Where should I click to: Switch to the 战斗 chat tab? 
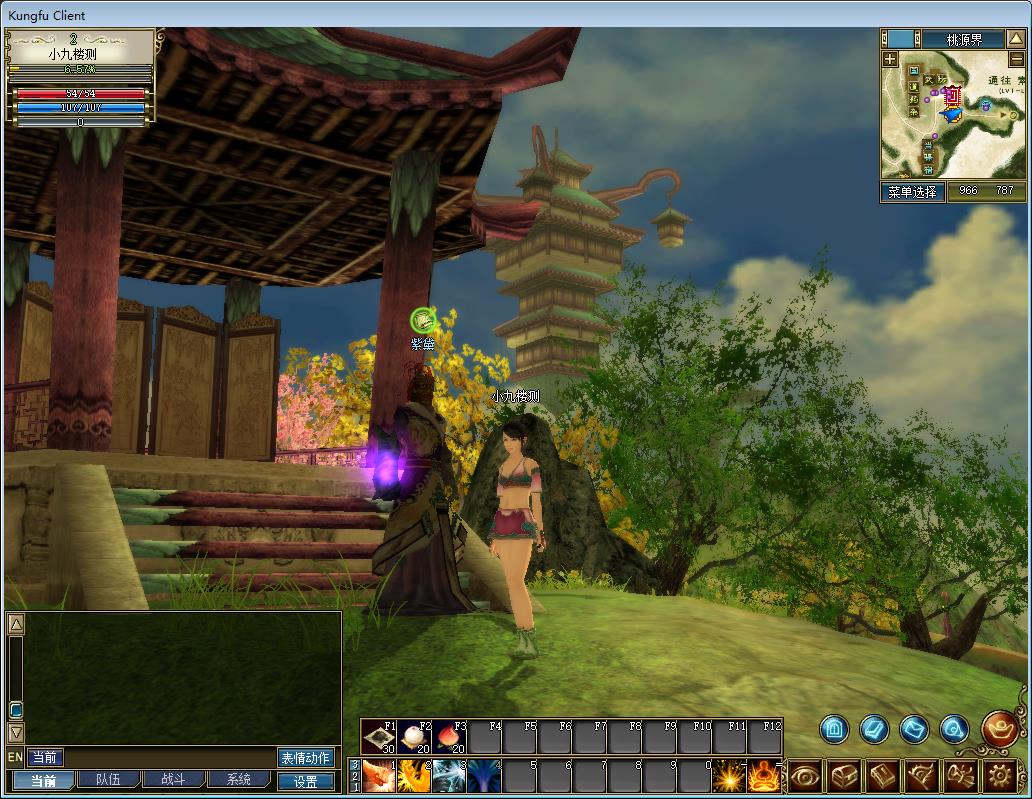coord(173,780)
